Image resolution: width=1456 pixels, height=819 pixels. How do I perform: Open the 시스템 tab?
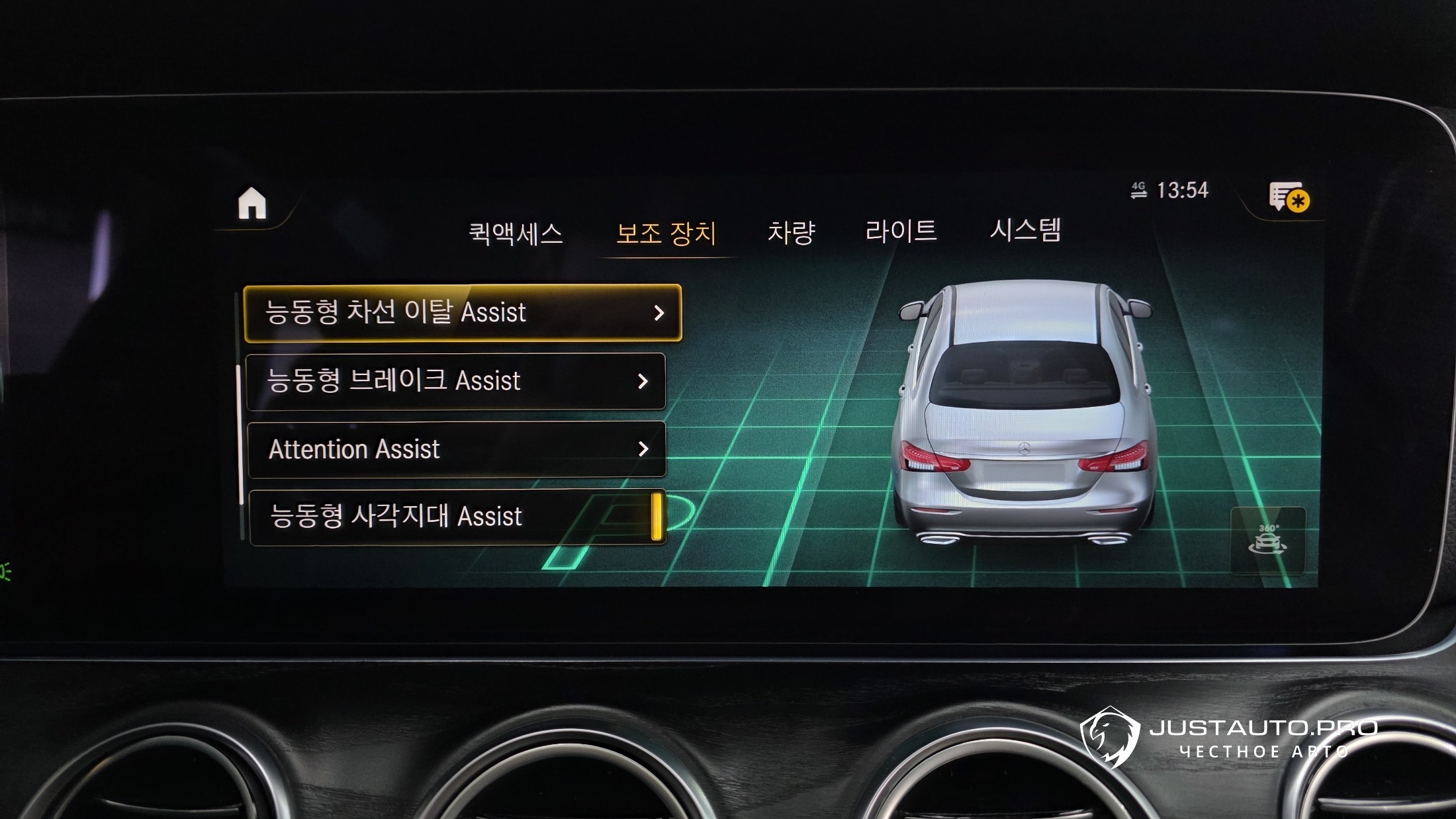coord(1025,230)
